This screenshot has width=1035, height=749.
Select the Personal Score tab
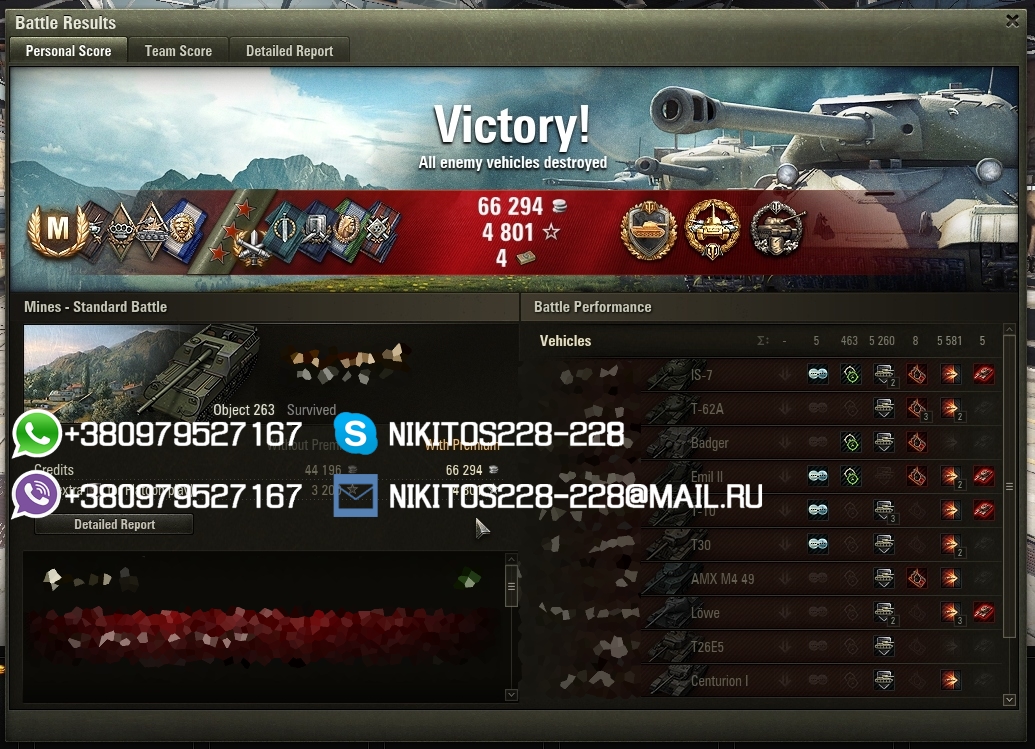(68, 51)
